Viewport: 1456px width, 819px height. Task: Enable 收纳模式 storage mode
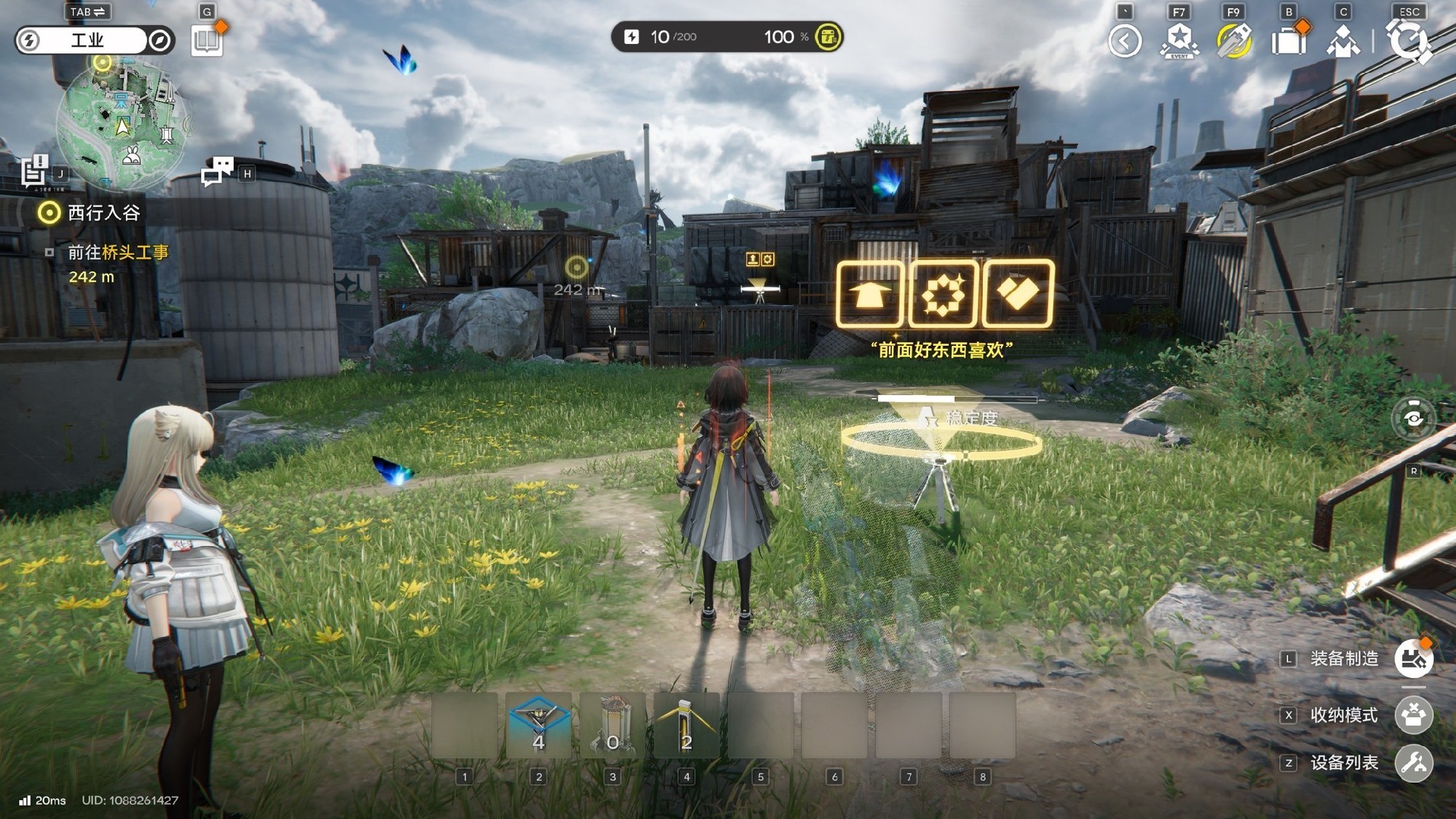pos(1414,715)
